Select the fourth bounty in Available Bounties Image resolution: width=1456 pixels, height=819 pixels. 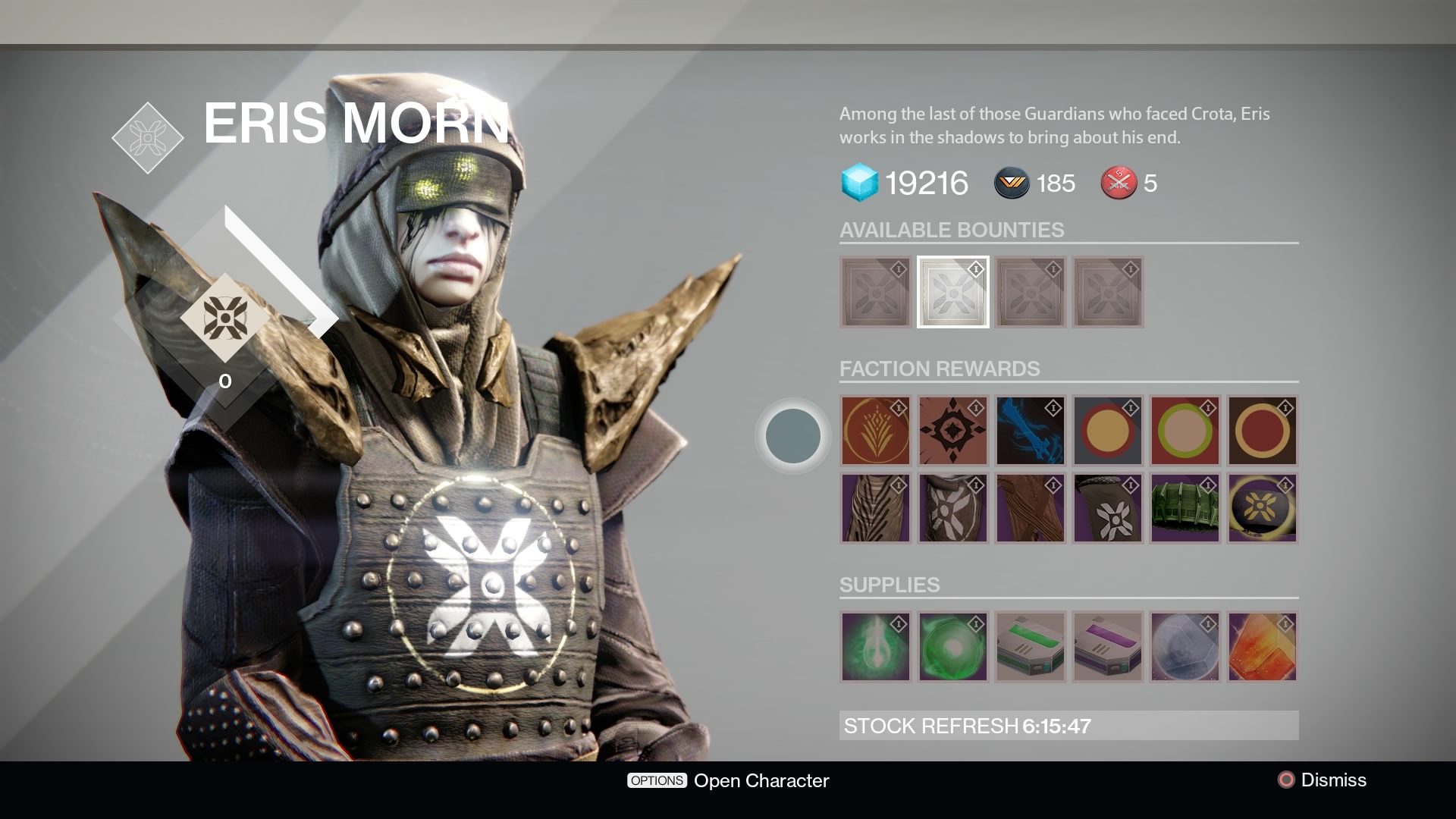coord(1107,292)
